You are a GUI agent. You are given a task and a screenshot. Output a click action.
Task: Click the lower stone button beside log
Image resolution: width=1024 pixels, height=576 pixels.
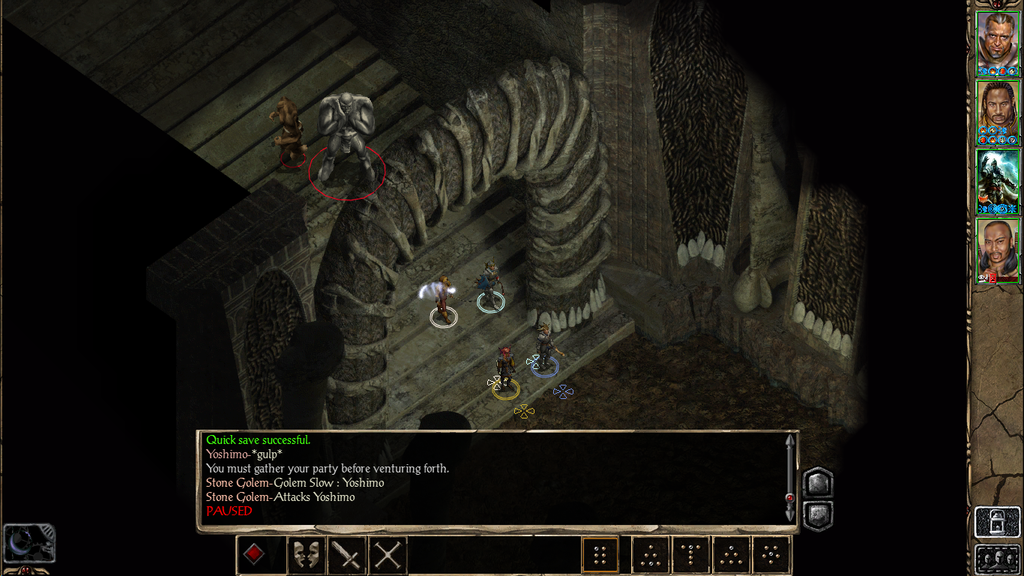pyautogui.click(x=816, y=515)
